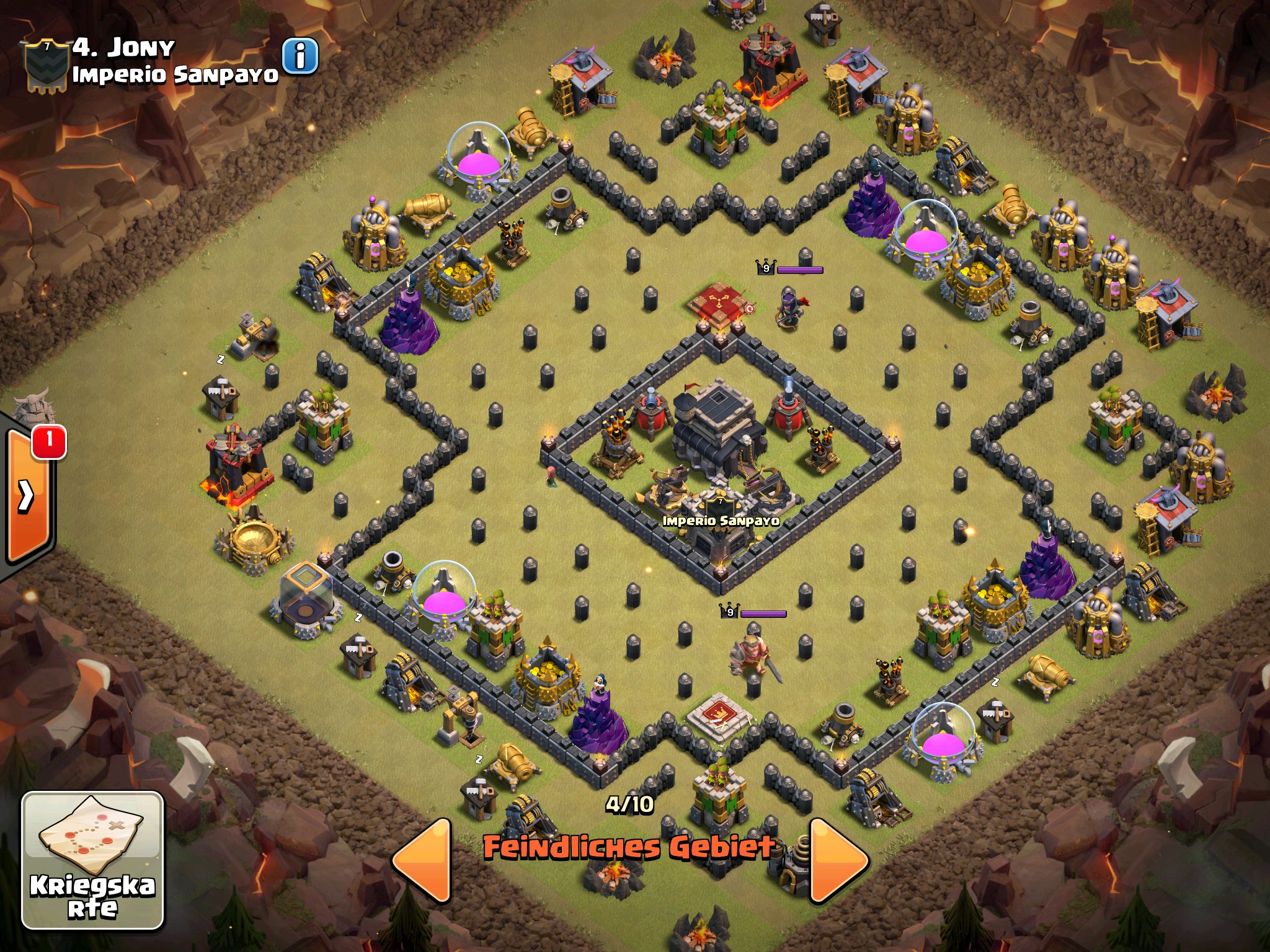Open the blue info button beside Jony
The width and height of the screenshot is (1270, 952).
tap(301, 56)
